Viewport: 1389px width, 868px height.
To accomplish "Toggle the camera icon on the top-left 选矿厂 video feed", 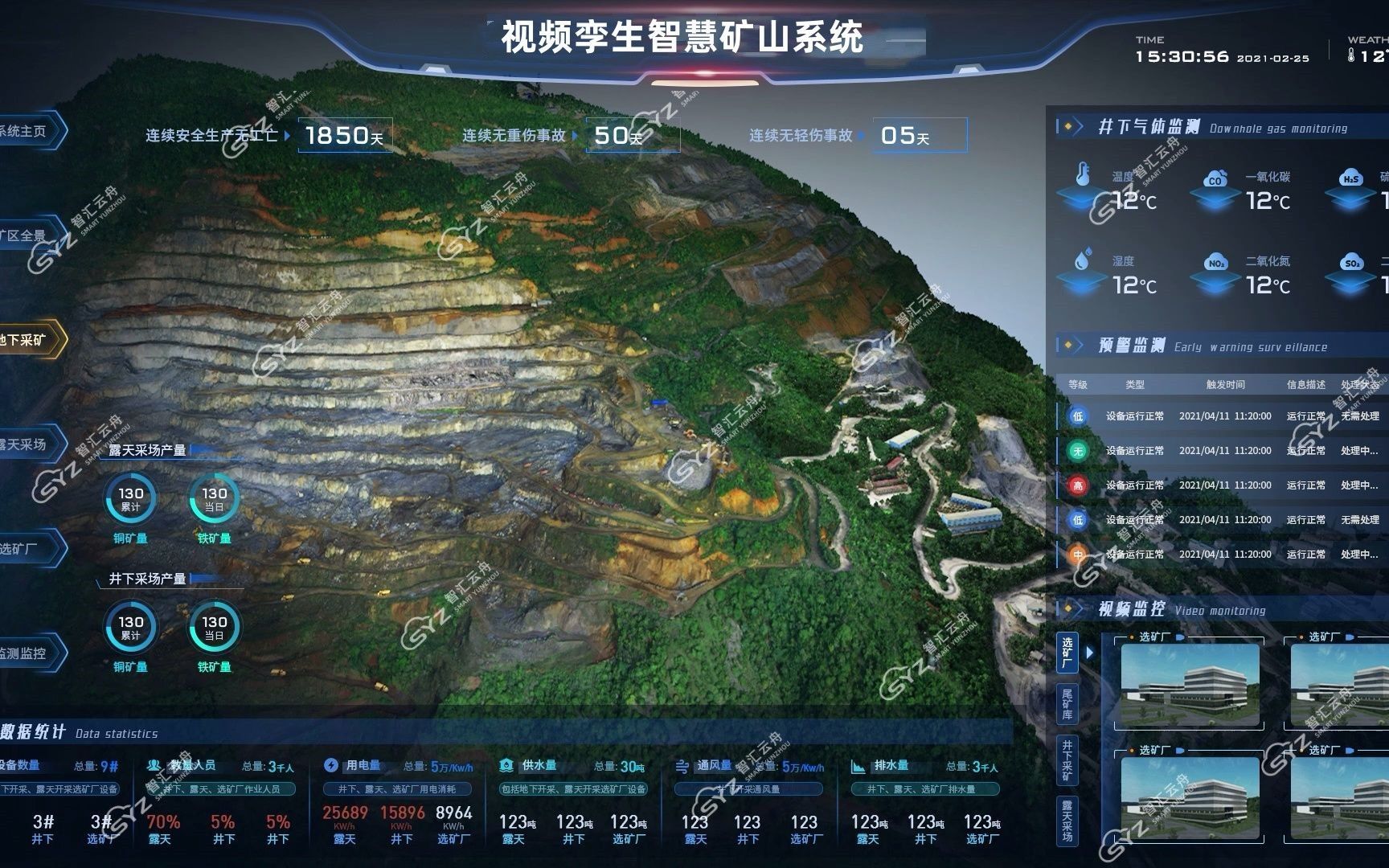I will pyautogui.click(x=1179, y=637).
